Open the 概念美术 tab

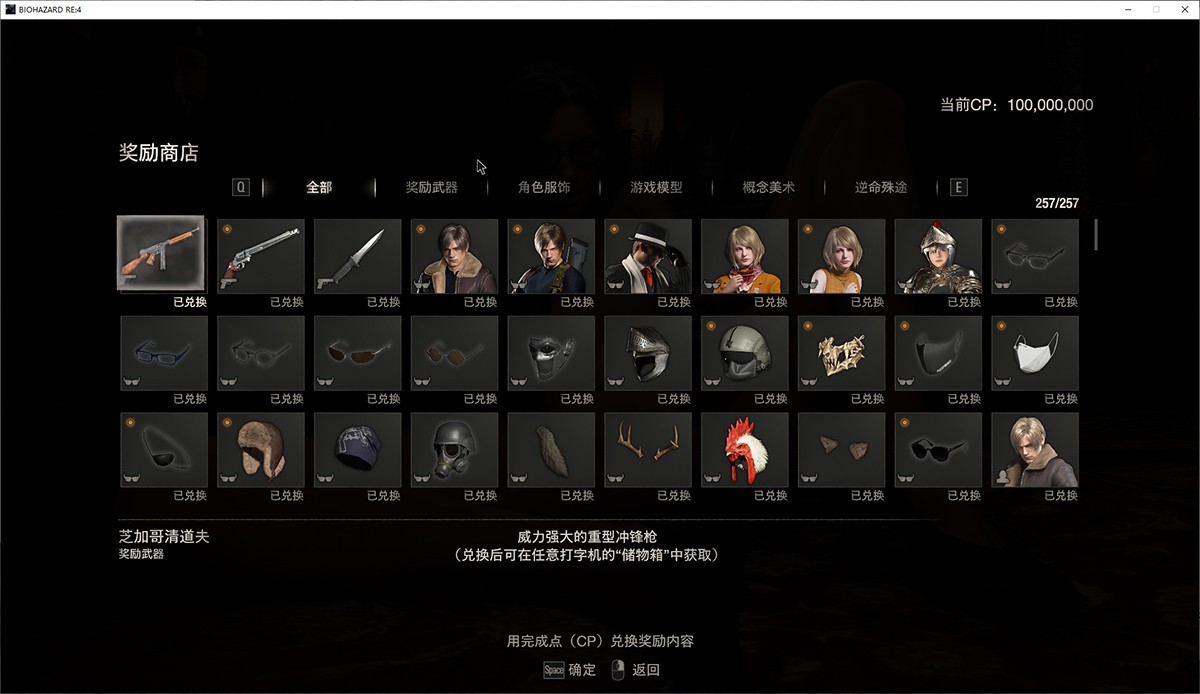pyautogui.click(x=768, y=187)
